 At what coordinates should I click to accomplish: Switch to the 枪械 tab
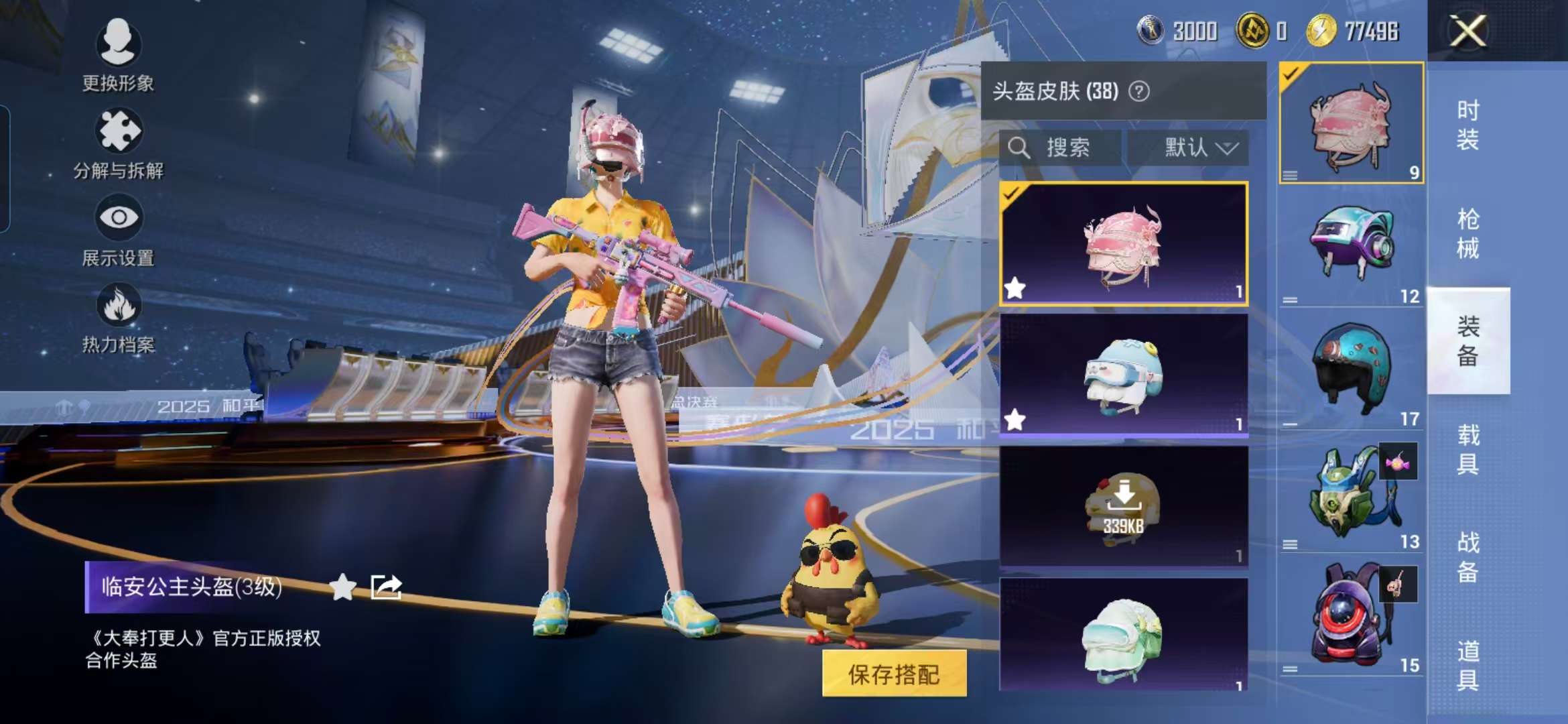1467,233
